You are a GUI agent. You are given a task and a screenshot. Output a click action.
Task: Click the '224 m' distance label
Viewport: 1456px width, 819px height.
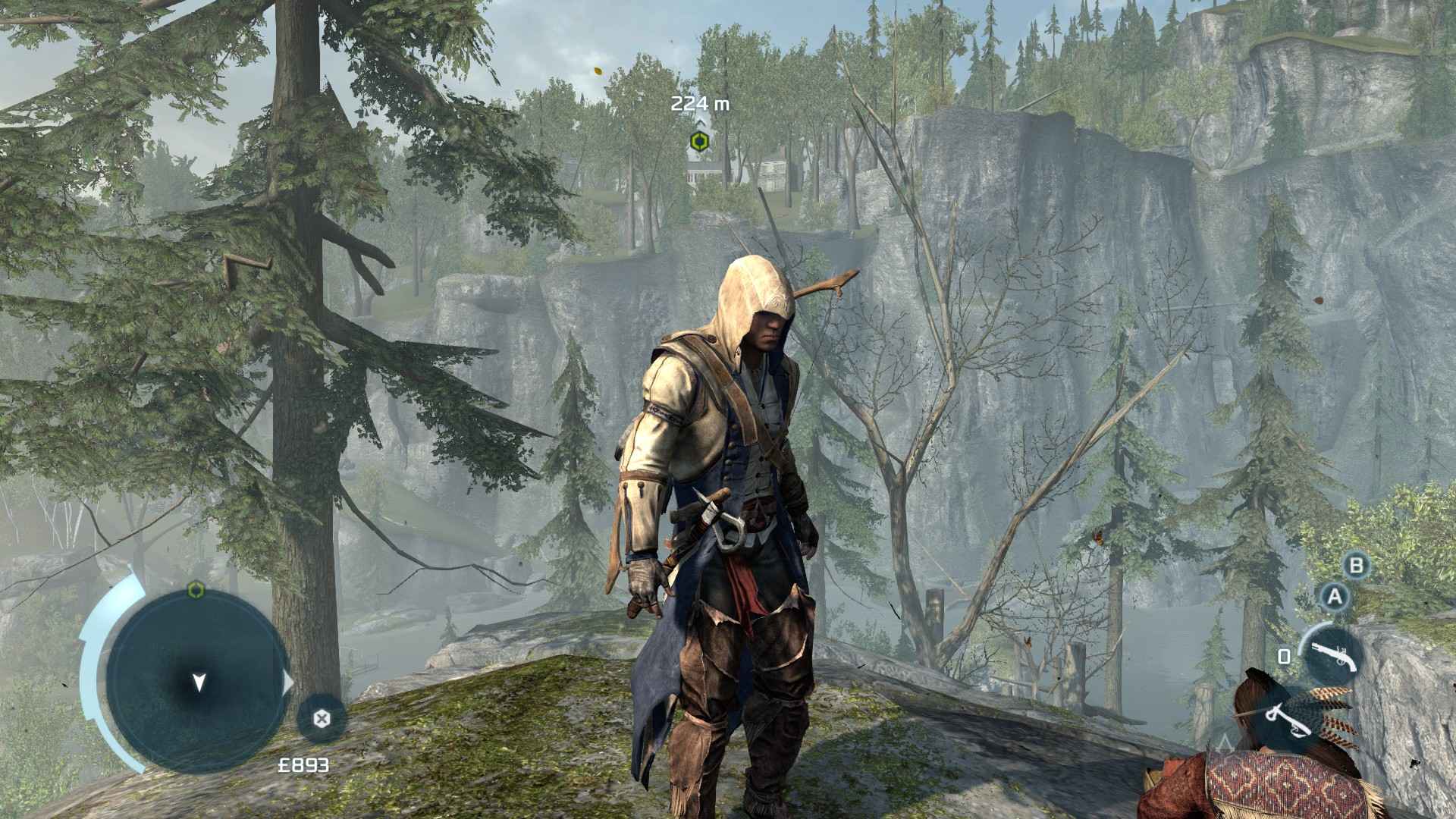(x=701, y=105)
